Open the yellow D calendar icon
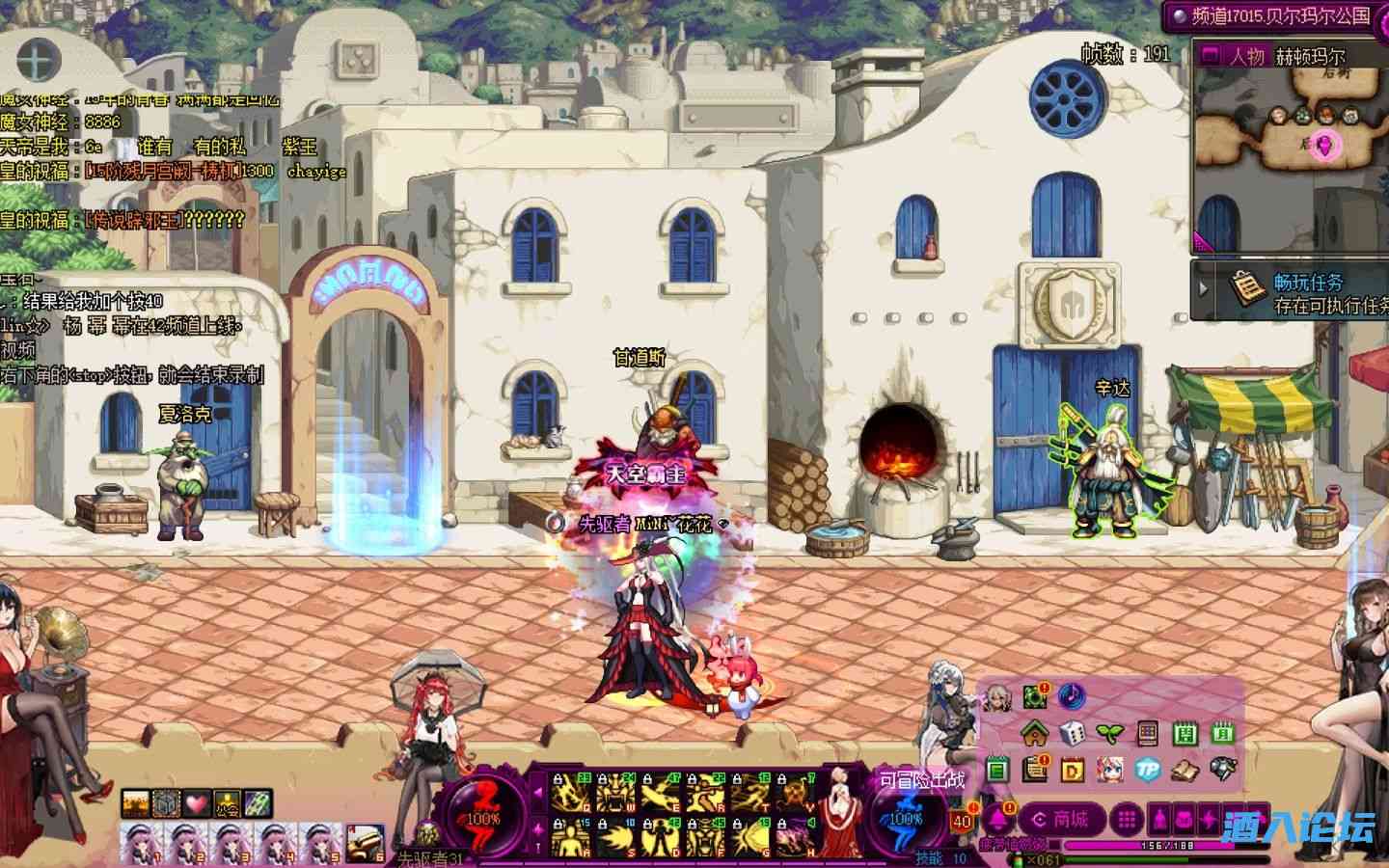The width and height of the screenshot is (1389, 868). [1073, 770]
